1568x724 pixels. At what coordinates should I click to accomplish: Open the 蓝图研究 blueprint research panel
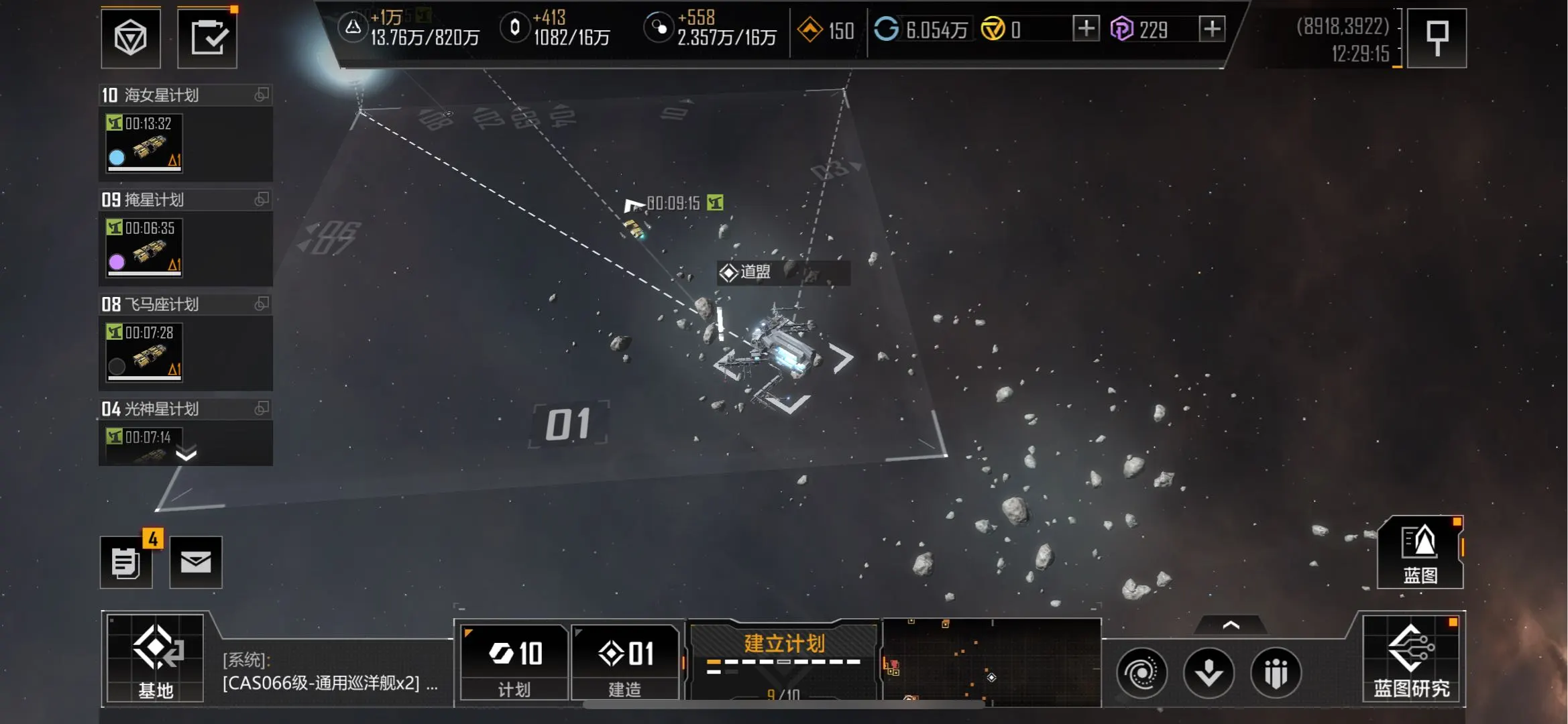click(1411, 660)
